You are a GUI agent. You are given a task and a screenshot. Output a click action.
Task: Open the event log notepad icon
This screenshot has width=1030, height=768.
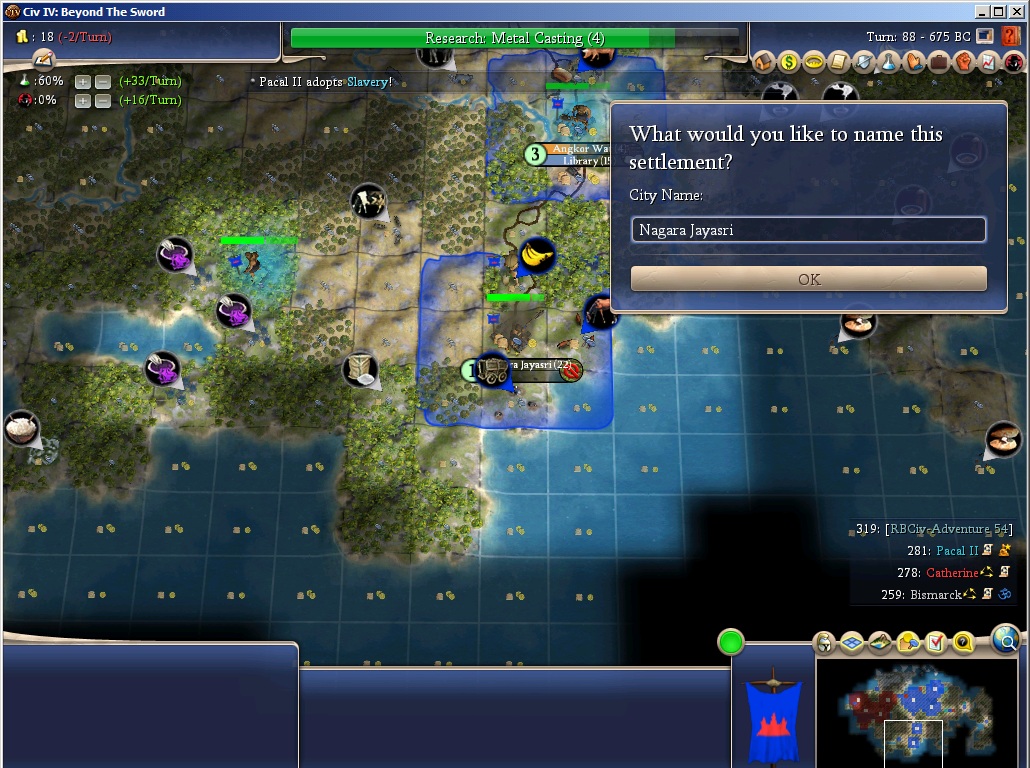tap(41, 60)
